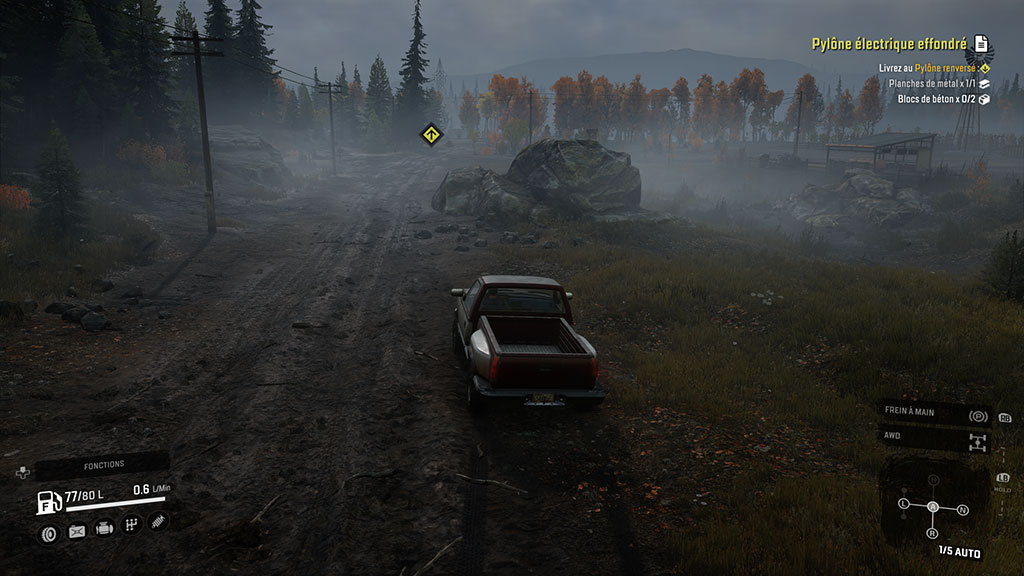The image size is (1024, 576).
Task: Select the fuel pump gauge icon
Action: tap(48, 502)
